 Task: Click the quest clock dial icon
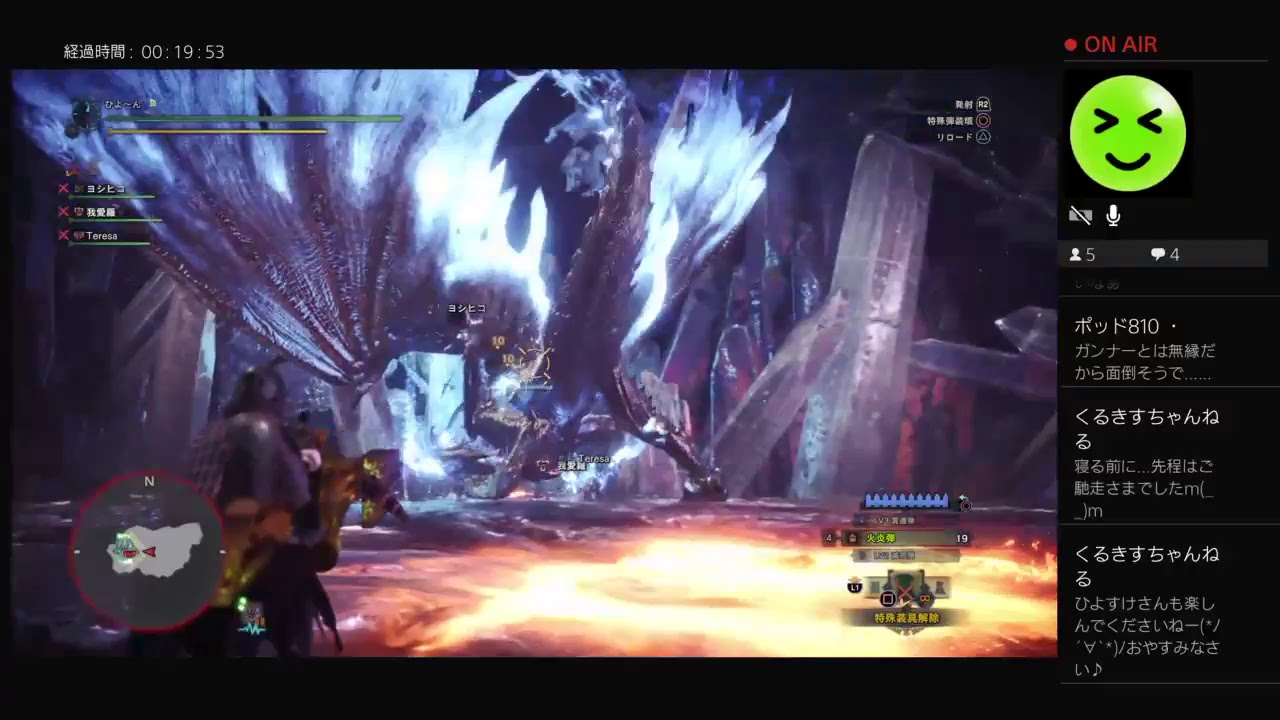pyautogui.click(x=85, y=116)
